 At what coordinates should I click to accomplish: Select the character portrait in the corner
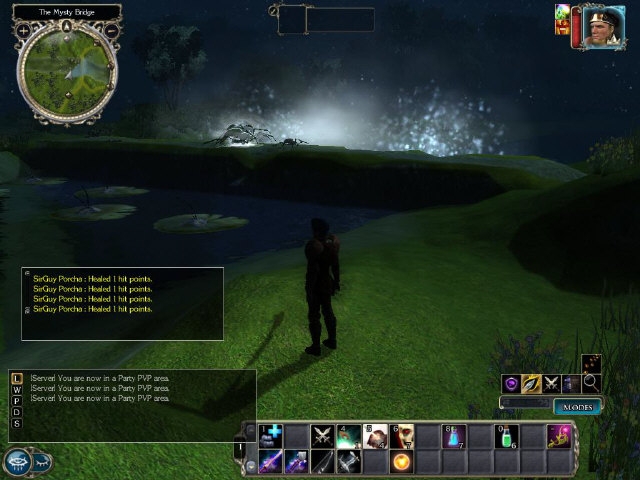[597, 25]
